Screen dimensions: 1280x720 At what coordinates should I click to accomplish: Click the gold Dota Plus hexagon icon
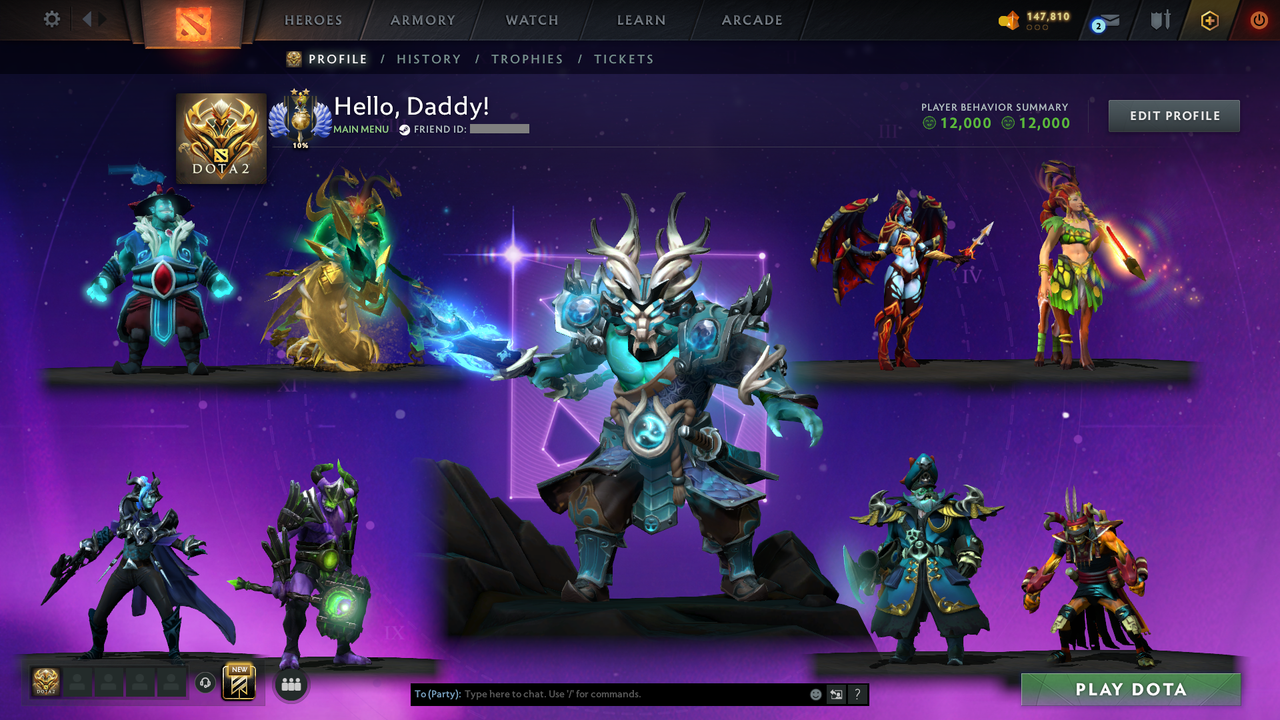tap(1209, 19)
